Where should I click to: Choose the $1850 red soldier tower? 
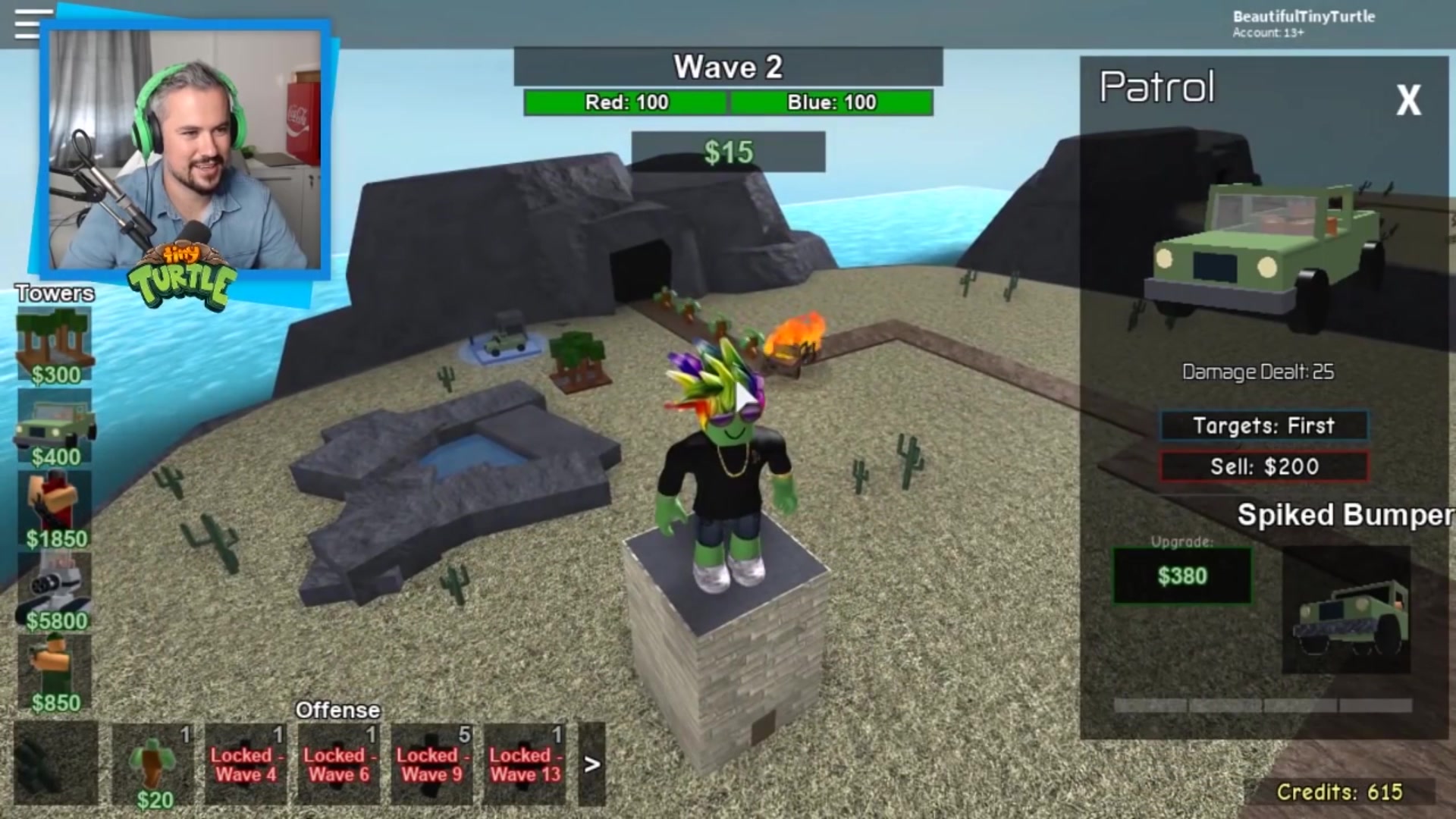[x=55, y=508]
